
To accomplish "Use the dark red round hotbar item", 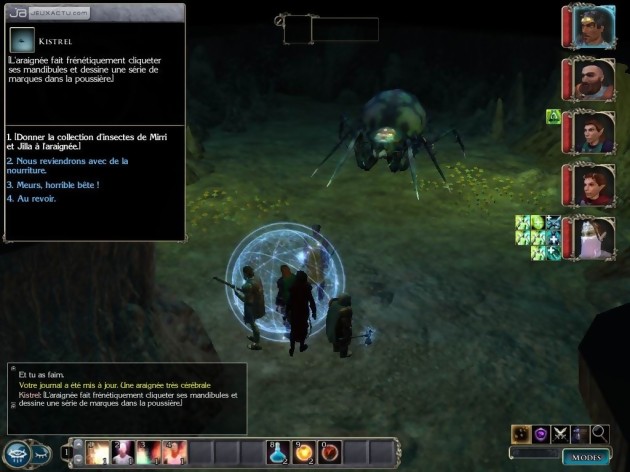I will tap(328, 453).
